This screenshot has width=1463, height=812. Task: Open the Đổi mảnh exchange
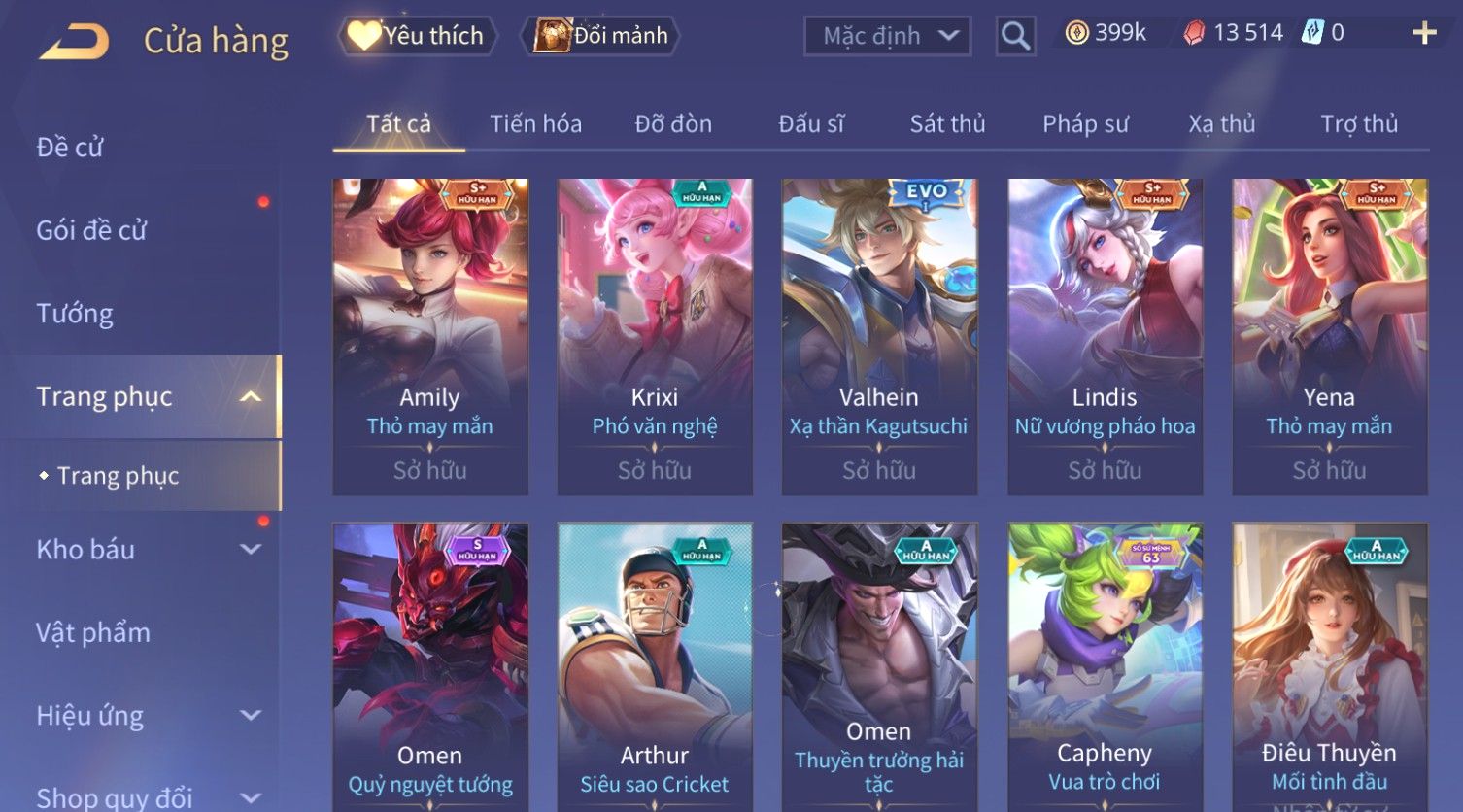point(602,36)
